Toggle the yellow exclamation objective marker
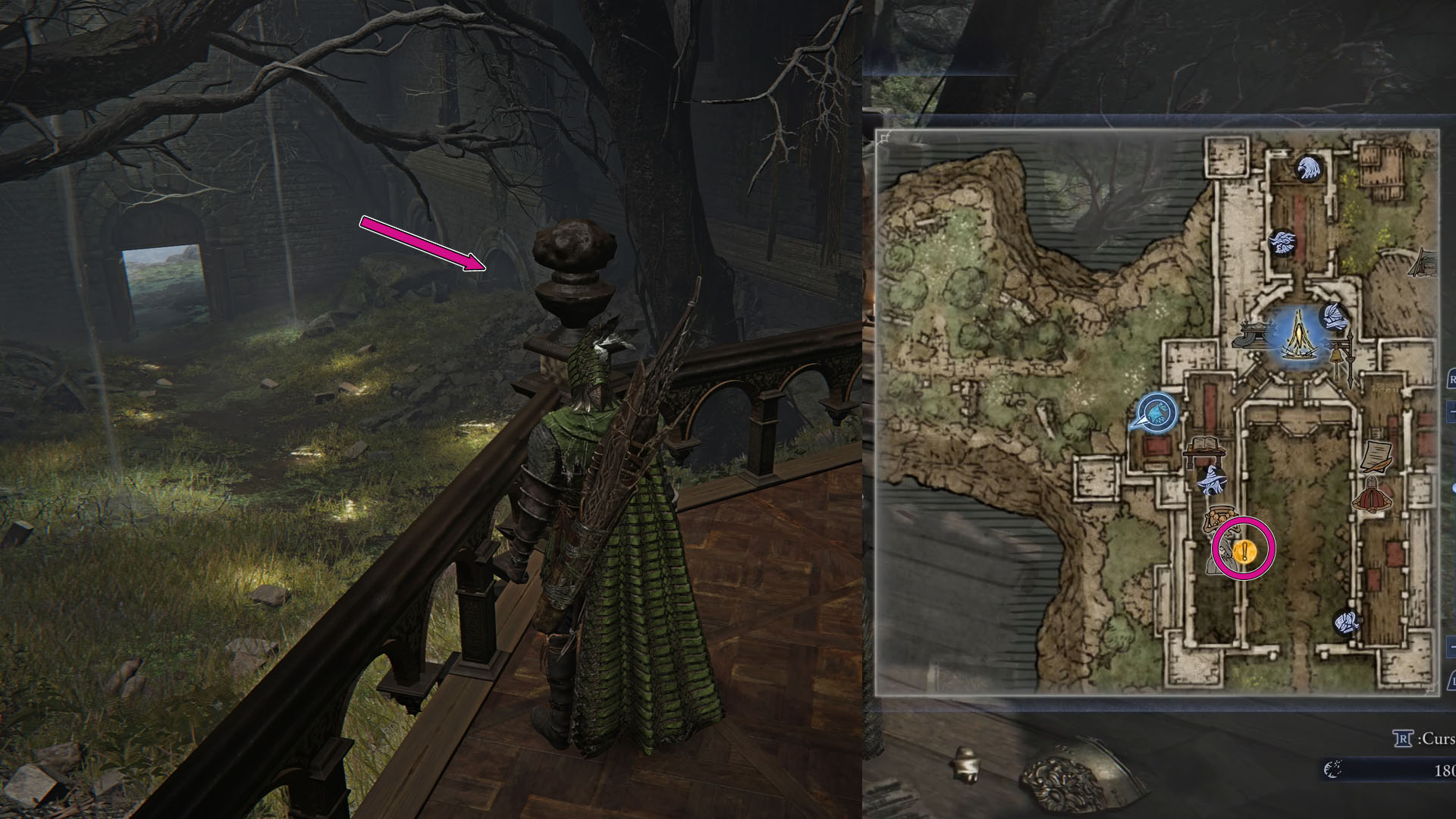 pos(1244,552)
